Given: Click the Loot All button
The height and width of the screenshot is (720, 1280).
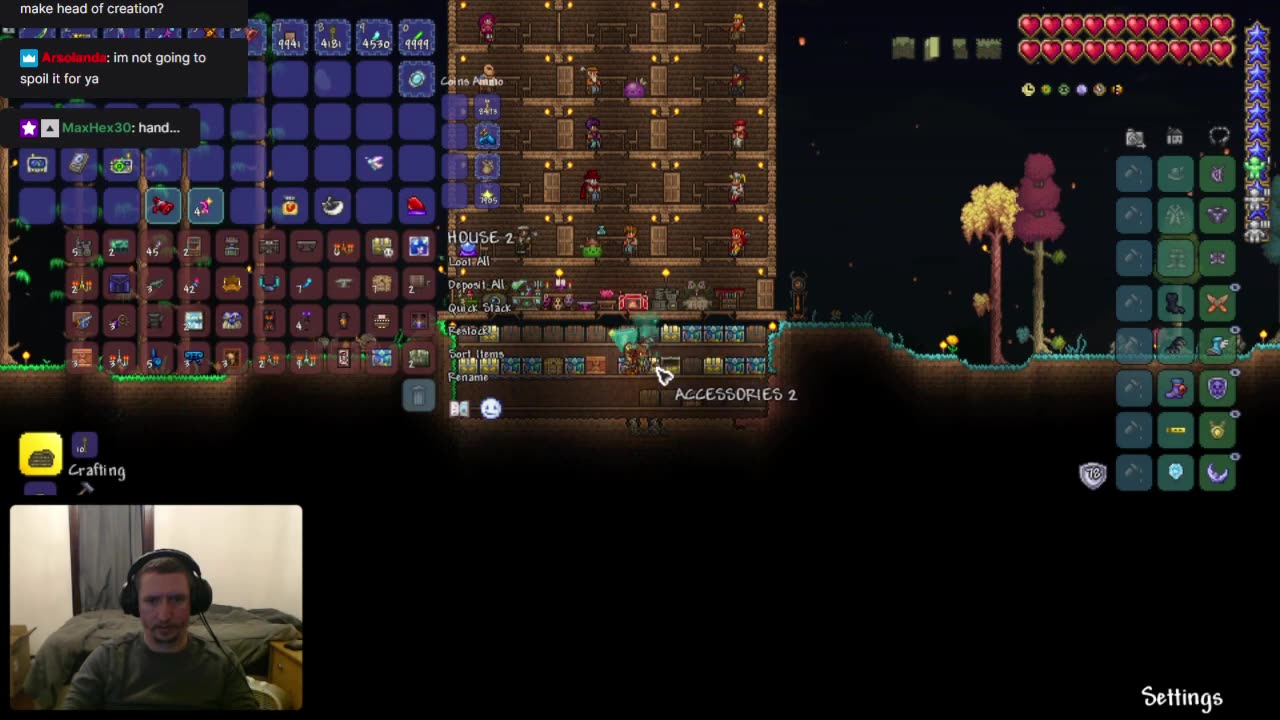Looking at the screenshot, I should point(470,261).
